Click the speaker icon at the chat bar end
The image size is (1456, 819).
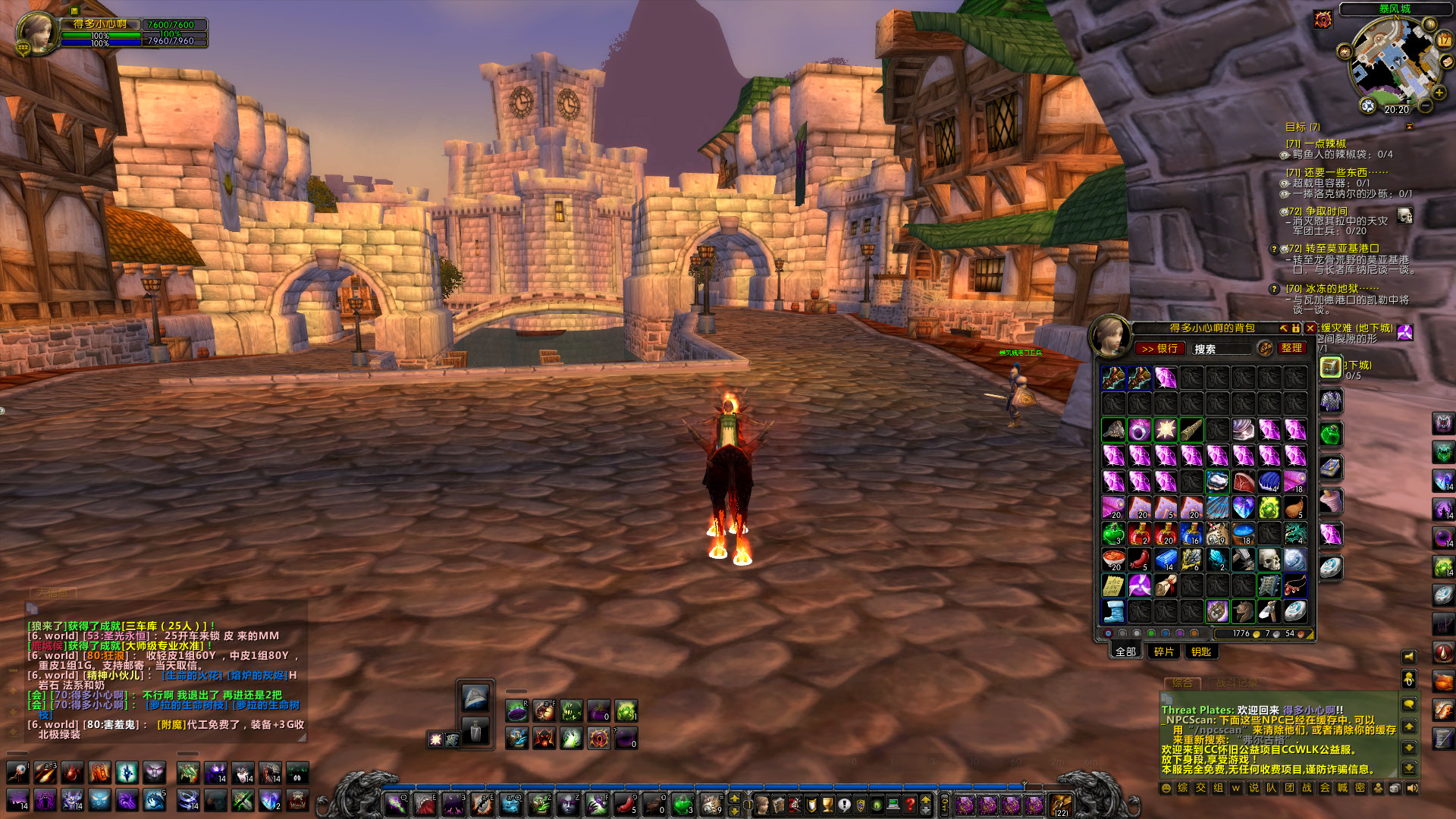[1412, 789]
